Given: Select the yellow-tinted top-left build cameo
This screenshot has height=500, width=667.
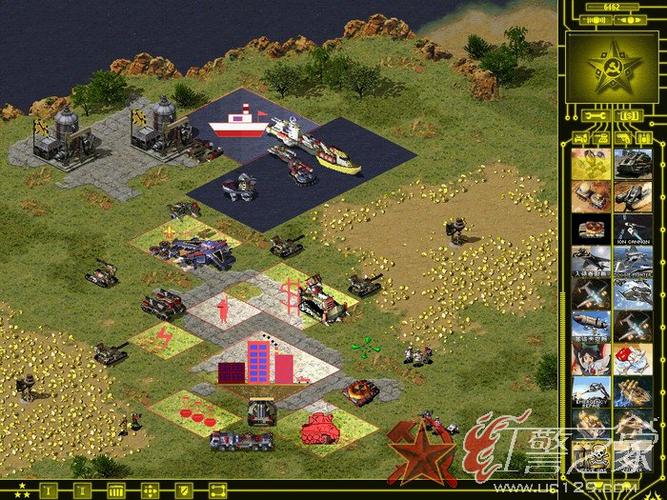Looking at the screenshot, I should point(590,162).
